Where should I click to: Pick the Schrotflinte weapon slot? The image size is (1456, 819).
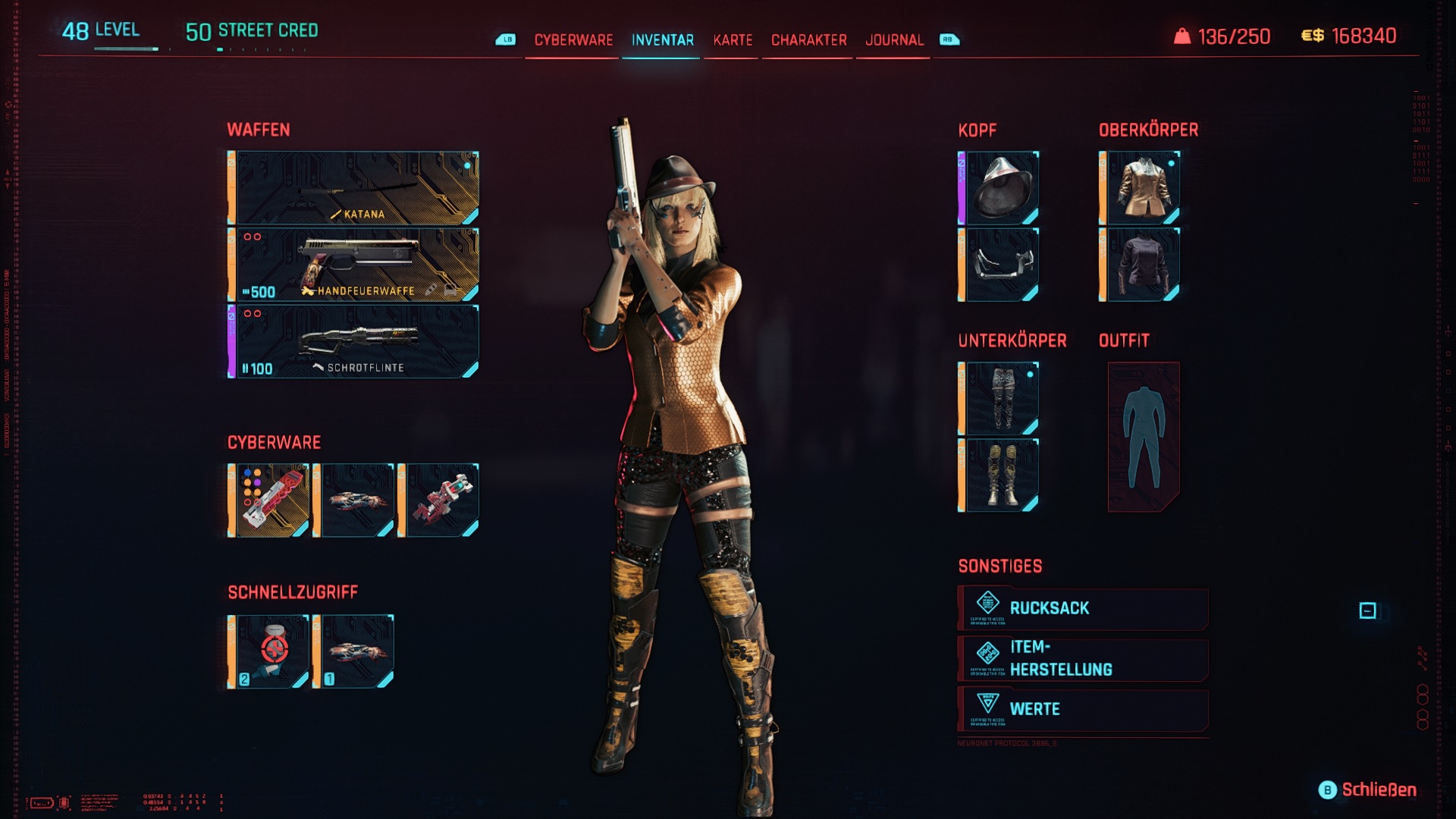pos(354,341)
